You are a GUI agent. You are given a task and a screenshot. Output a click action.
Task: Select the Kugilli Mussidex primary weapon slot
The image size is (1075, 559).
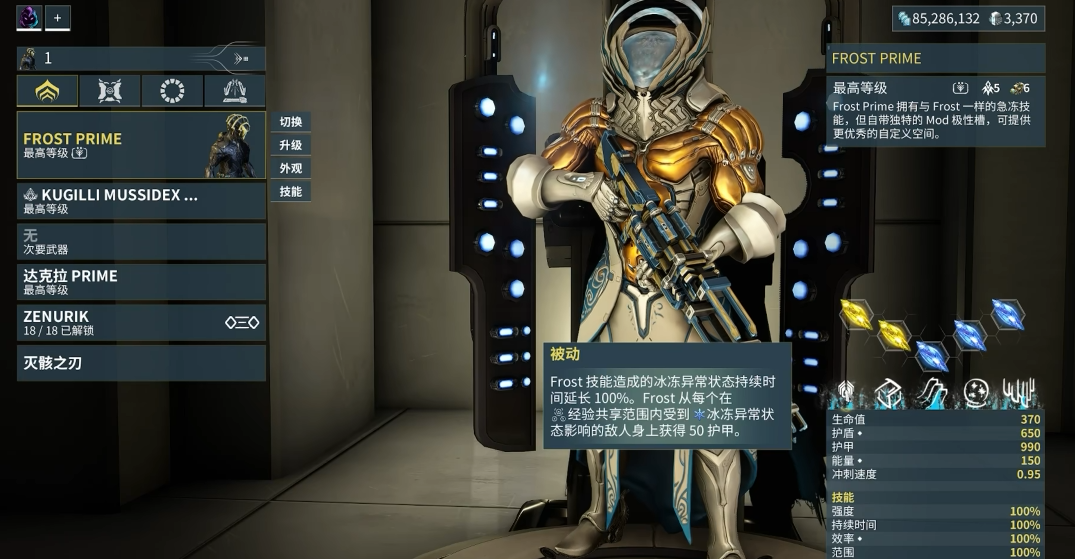[x=141, y=201]
